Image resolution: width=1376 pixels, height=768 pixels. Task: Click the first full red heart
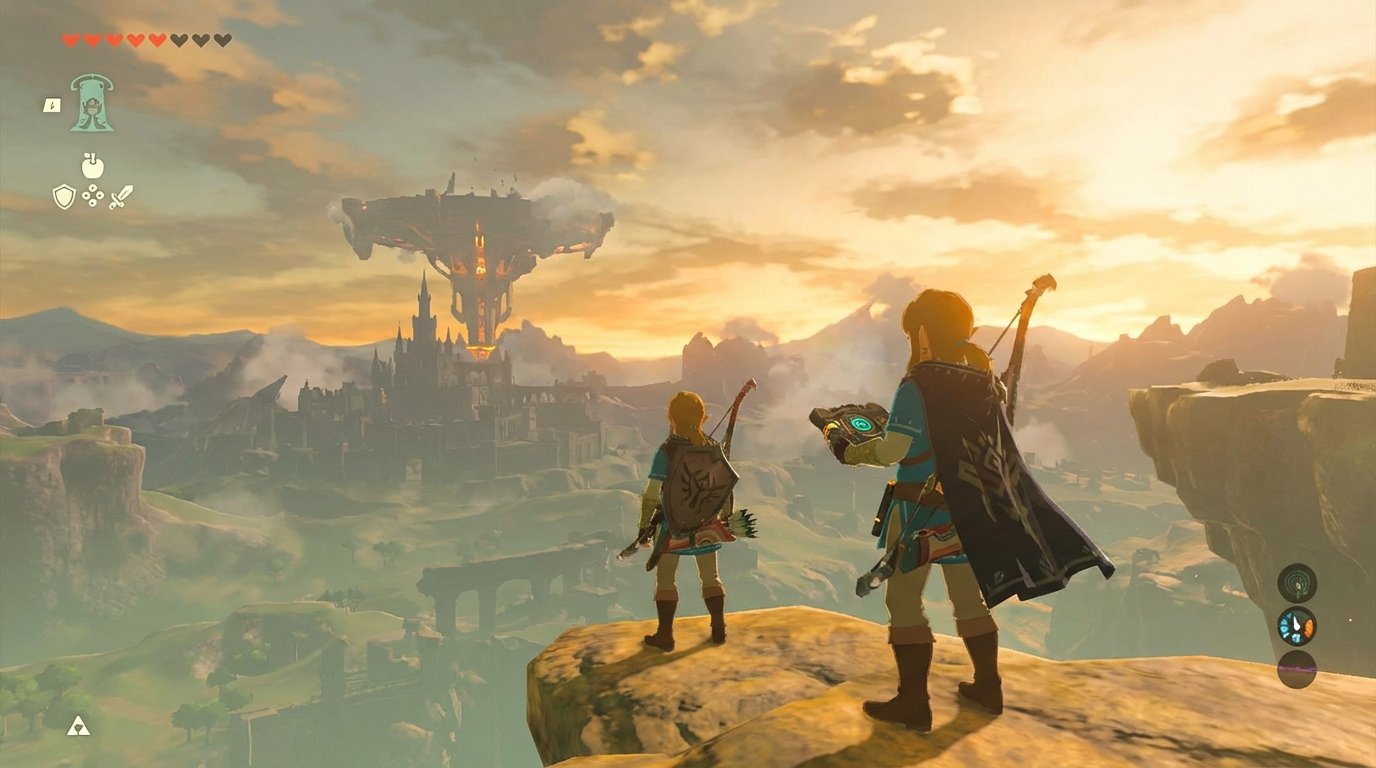point(70,40)
